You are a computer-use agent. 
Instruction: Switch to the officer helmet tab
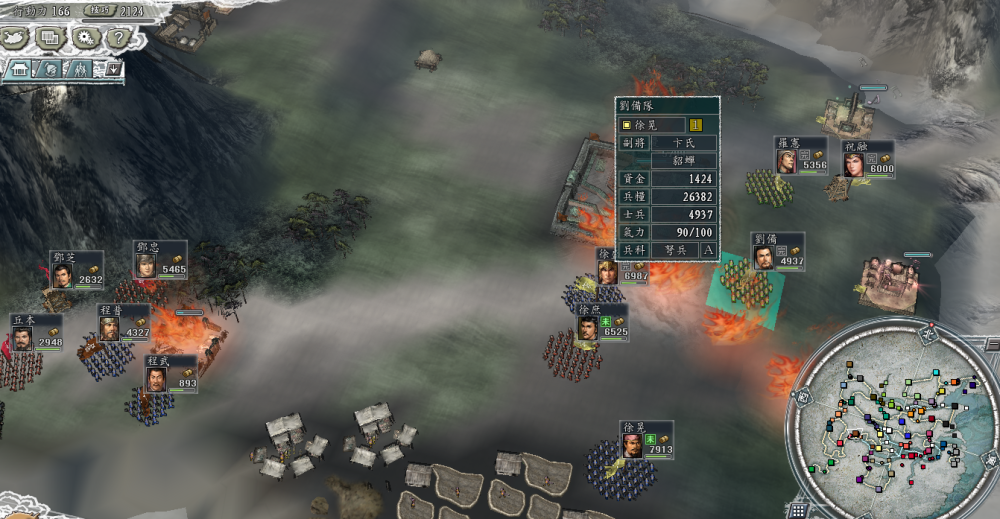(49, 69)
